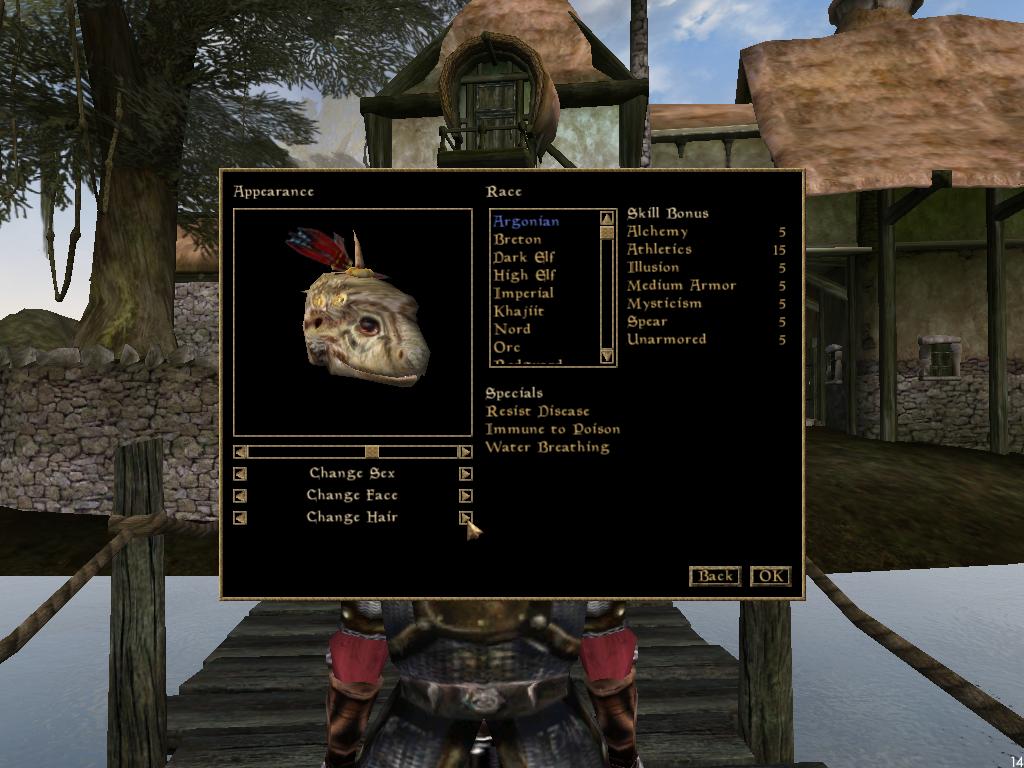Confirm the race selection with OK
The width and height of the screenshot is (1024, 768).
point(770,576)
